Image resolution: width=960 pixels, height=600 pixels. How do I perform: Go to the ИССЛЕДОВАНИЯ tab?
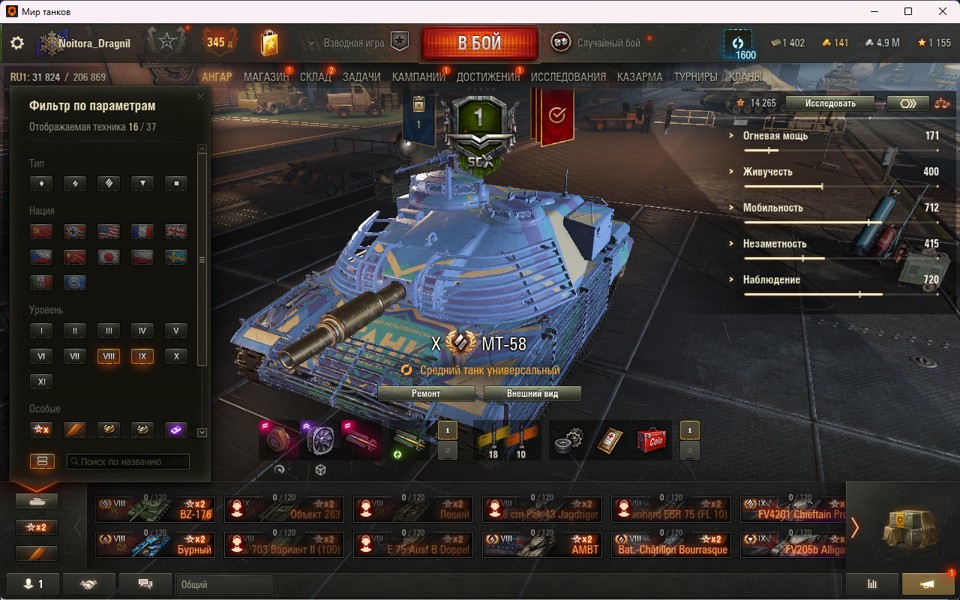point(568,77)
